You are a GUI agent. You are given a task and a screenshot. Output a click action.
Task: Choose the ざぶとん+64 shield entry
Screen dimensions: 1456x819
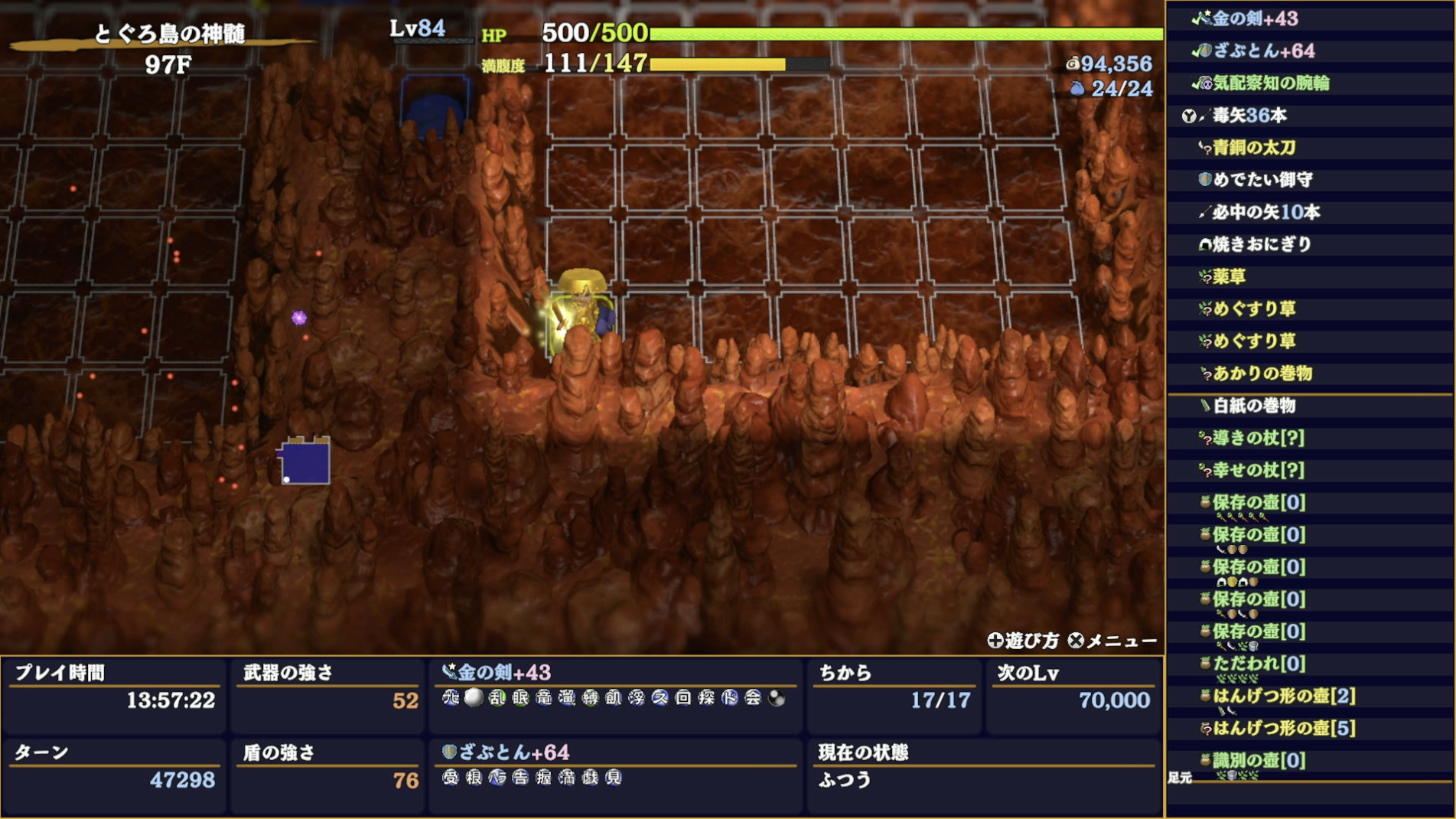click(x=1263, y=51)
